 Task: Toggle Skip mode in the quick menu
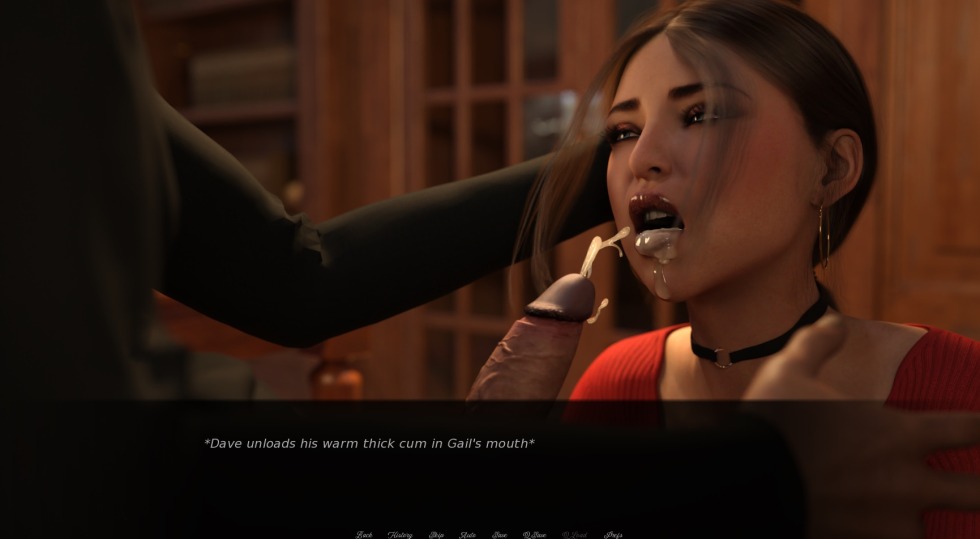[x=437, y=535]
